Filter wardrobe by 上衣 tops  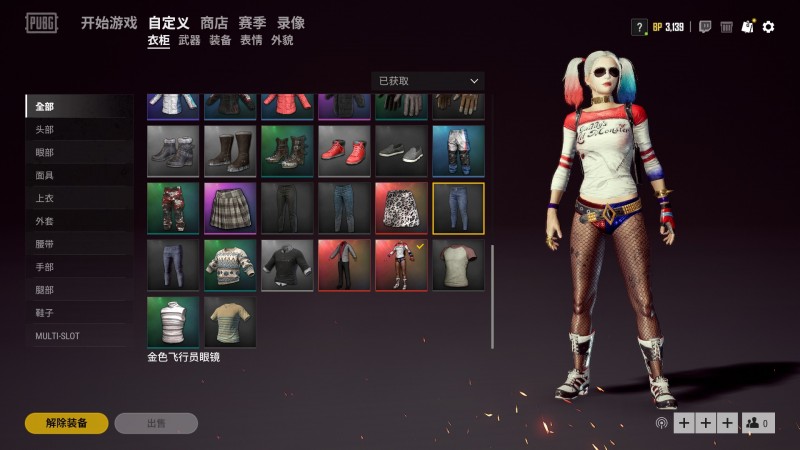[x=45, y=199]
